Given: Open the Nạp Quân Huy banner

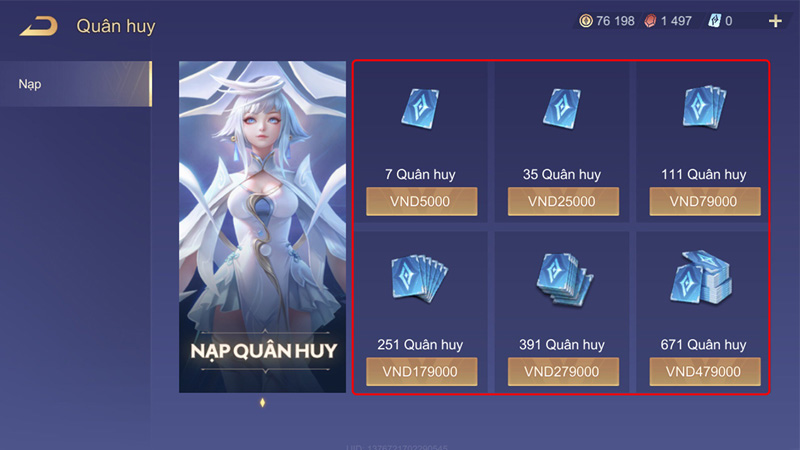Looking at the screenshot, I should tap(264, 226).
